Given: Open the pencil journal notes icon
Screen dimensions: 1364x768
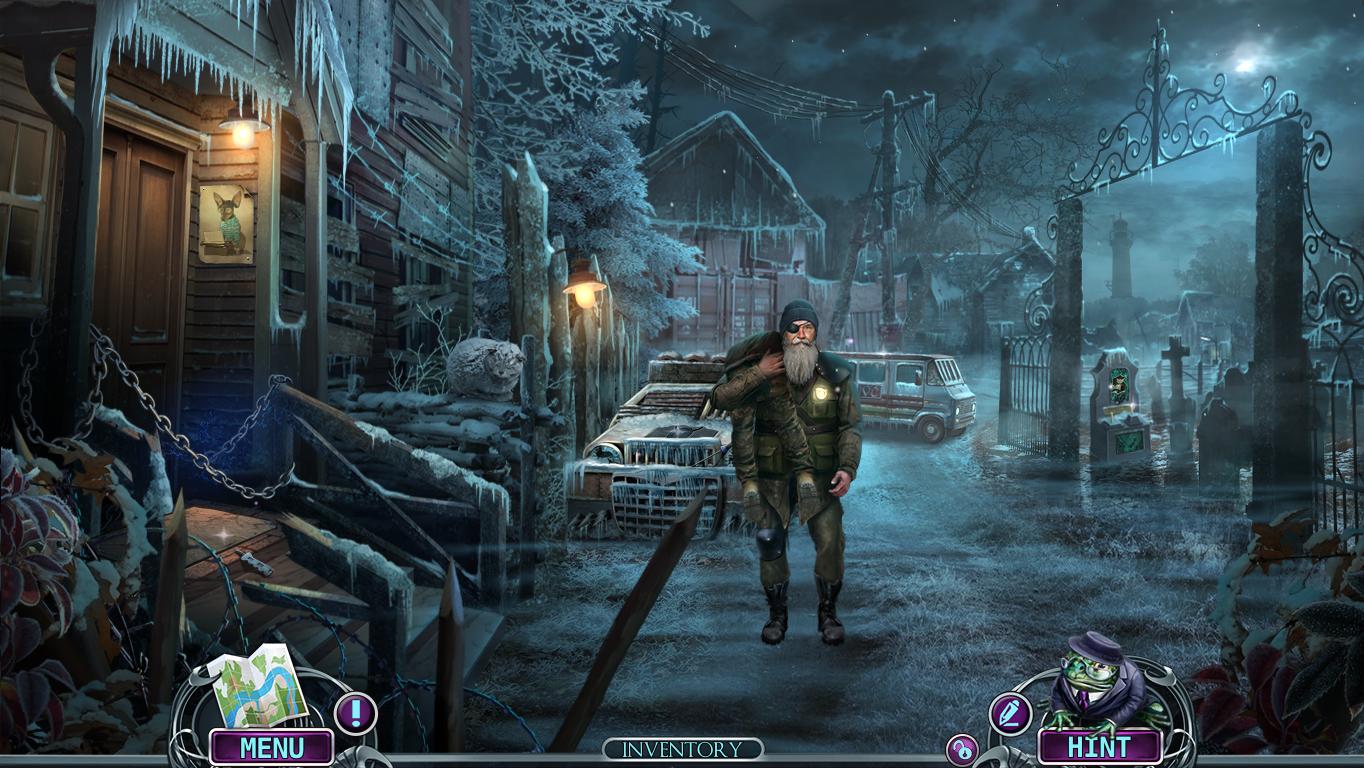Looking at the screenshot, I should click(x=1009, y=714).
